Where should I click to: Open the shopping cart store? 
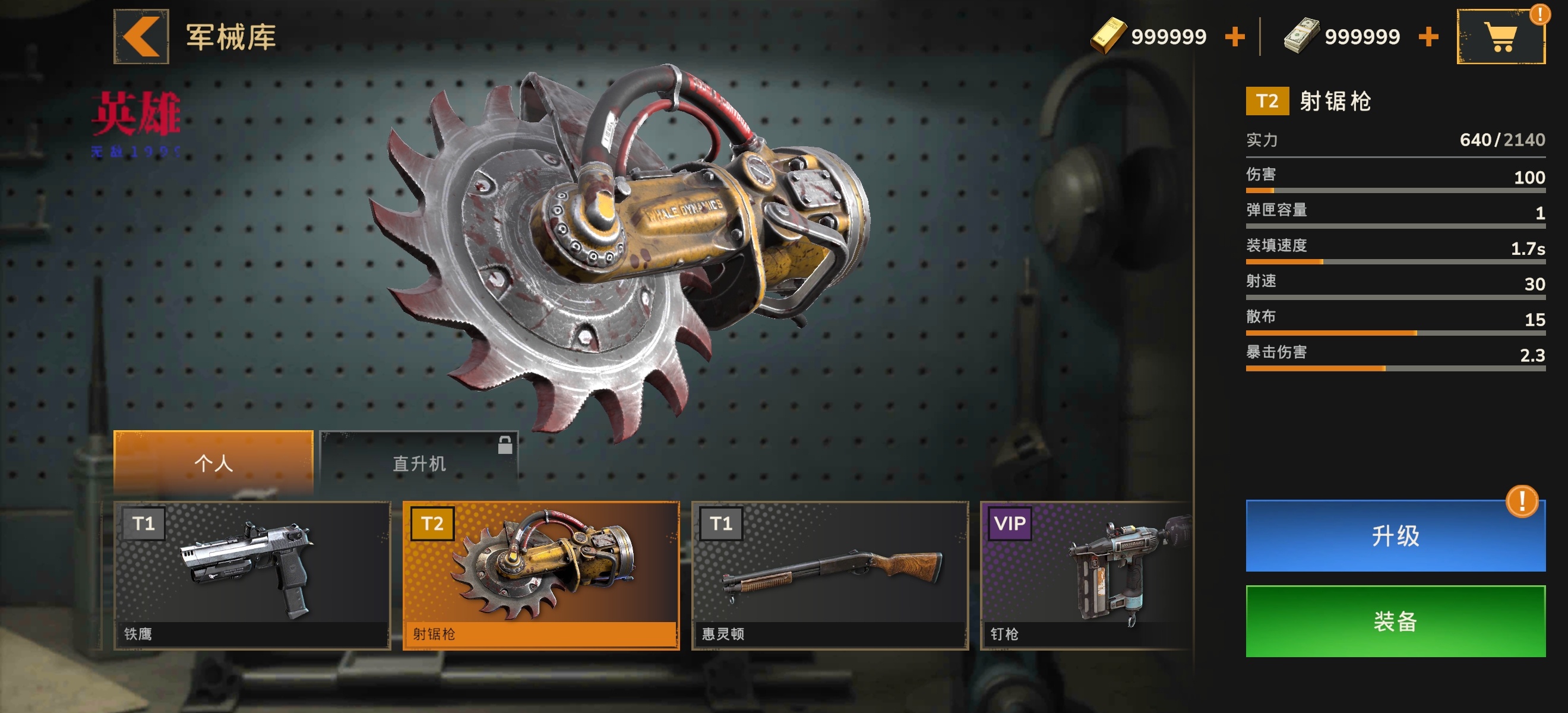click(x=1500, y=36)
